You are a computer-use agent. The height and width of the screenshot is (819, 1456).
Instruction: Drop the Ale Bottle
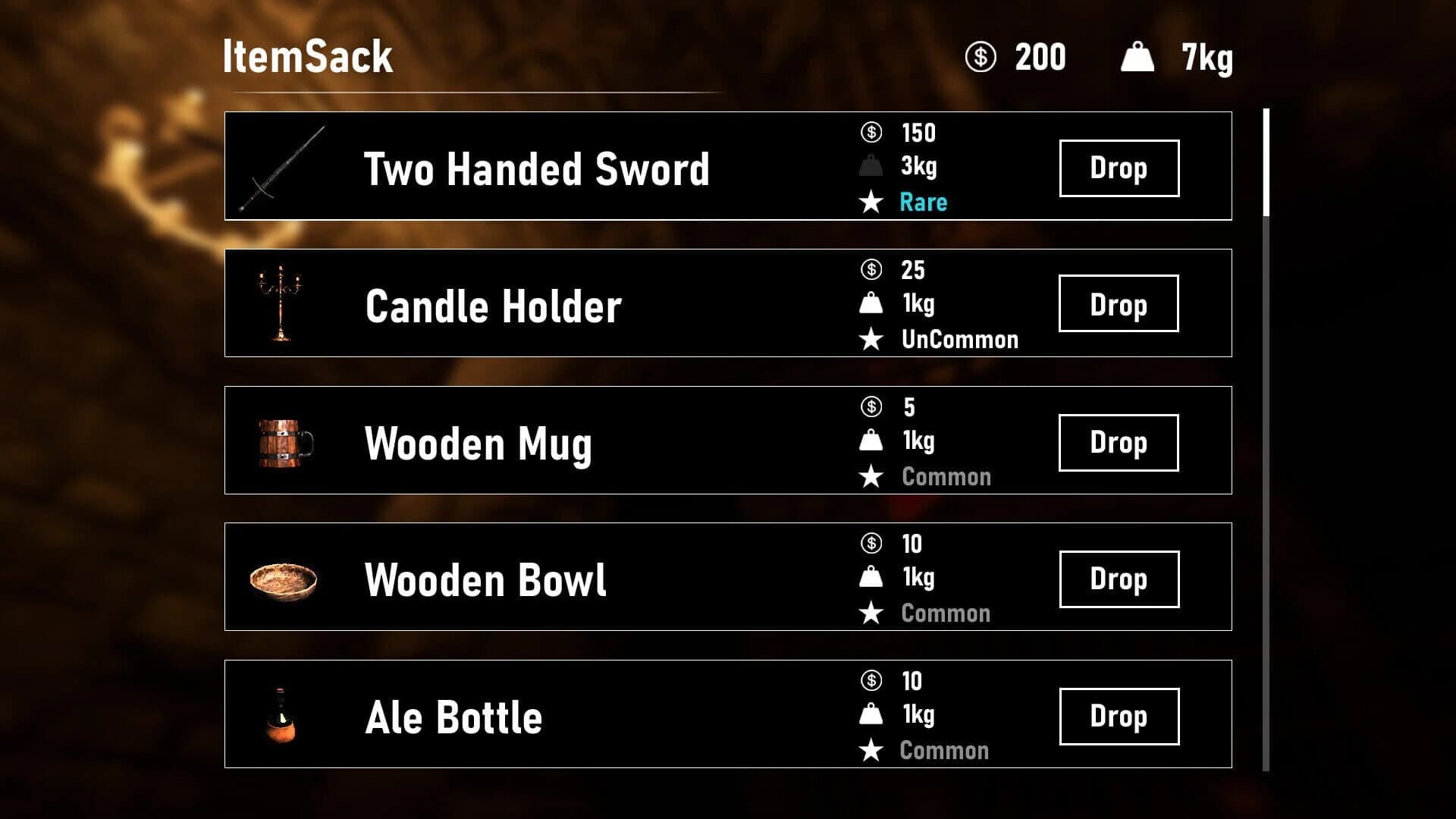(x=1119, y=715)
